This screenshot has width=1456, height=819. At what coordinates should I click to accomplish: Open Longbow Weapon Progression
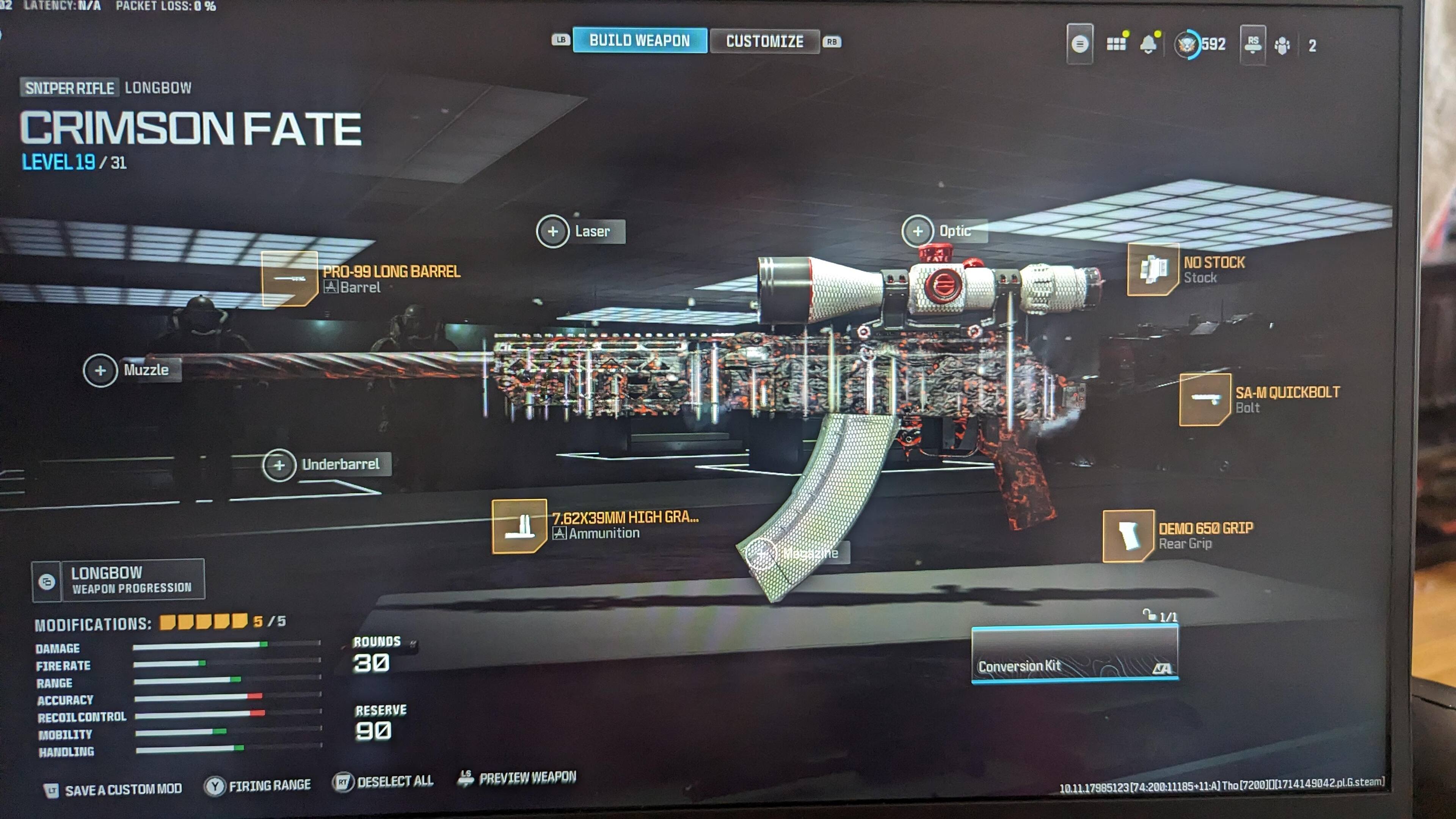118,580
